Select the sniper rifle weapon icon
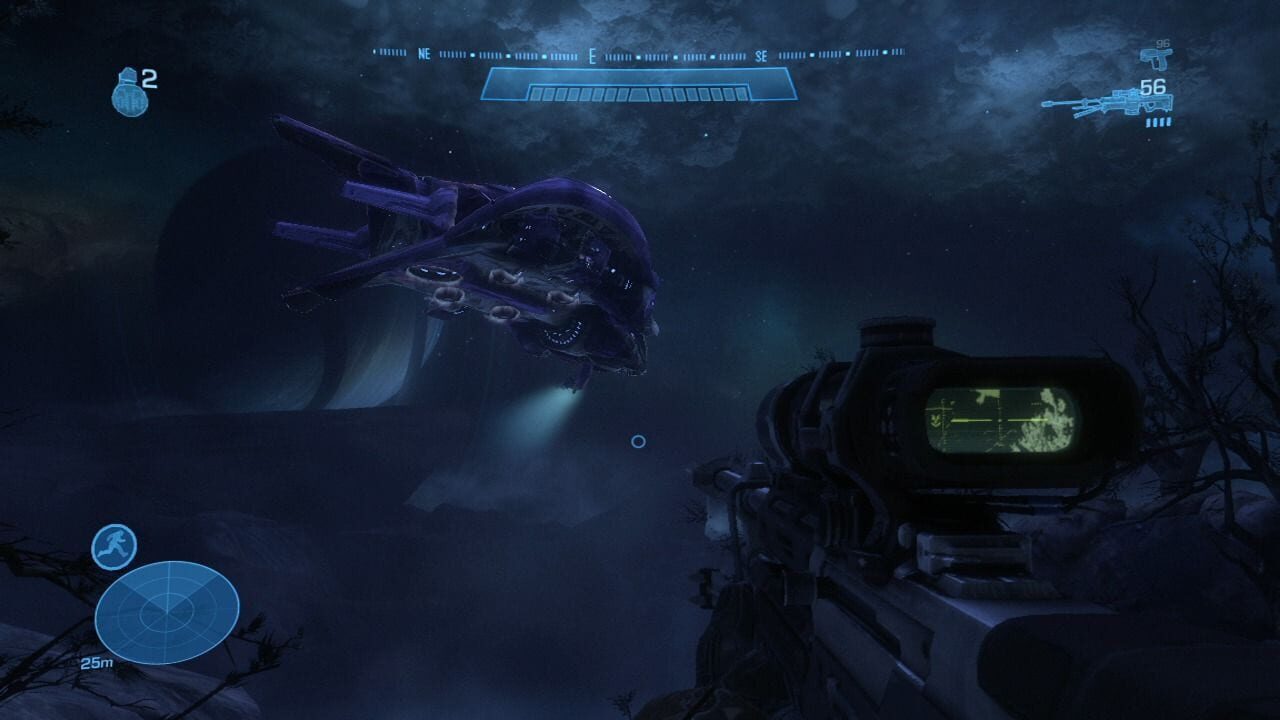Viewport: 1280px width, 720px height. point(1106,102)
